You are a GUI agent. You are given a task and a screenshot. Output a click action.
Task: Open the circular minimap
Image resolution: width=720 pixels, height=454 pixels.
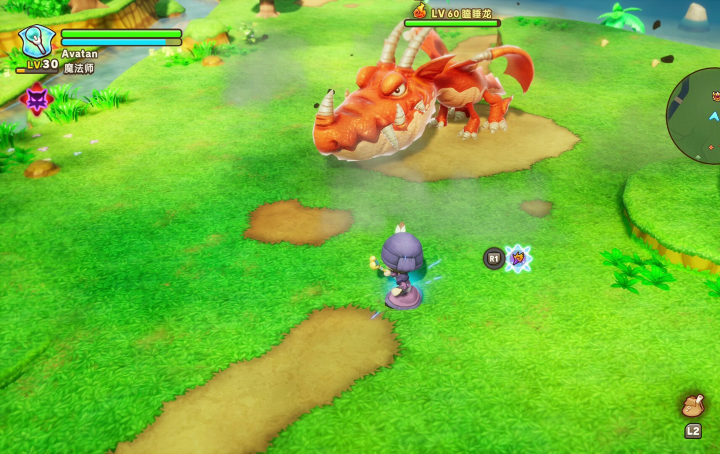click(x=698, y=115)
